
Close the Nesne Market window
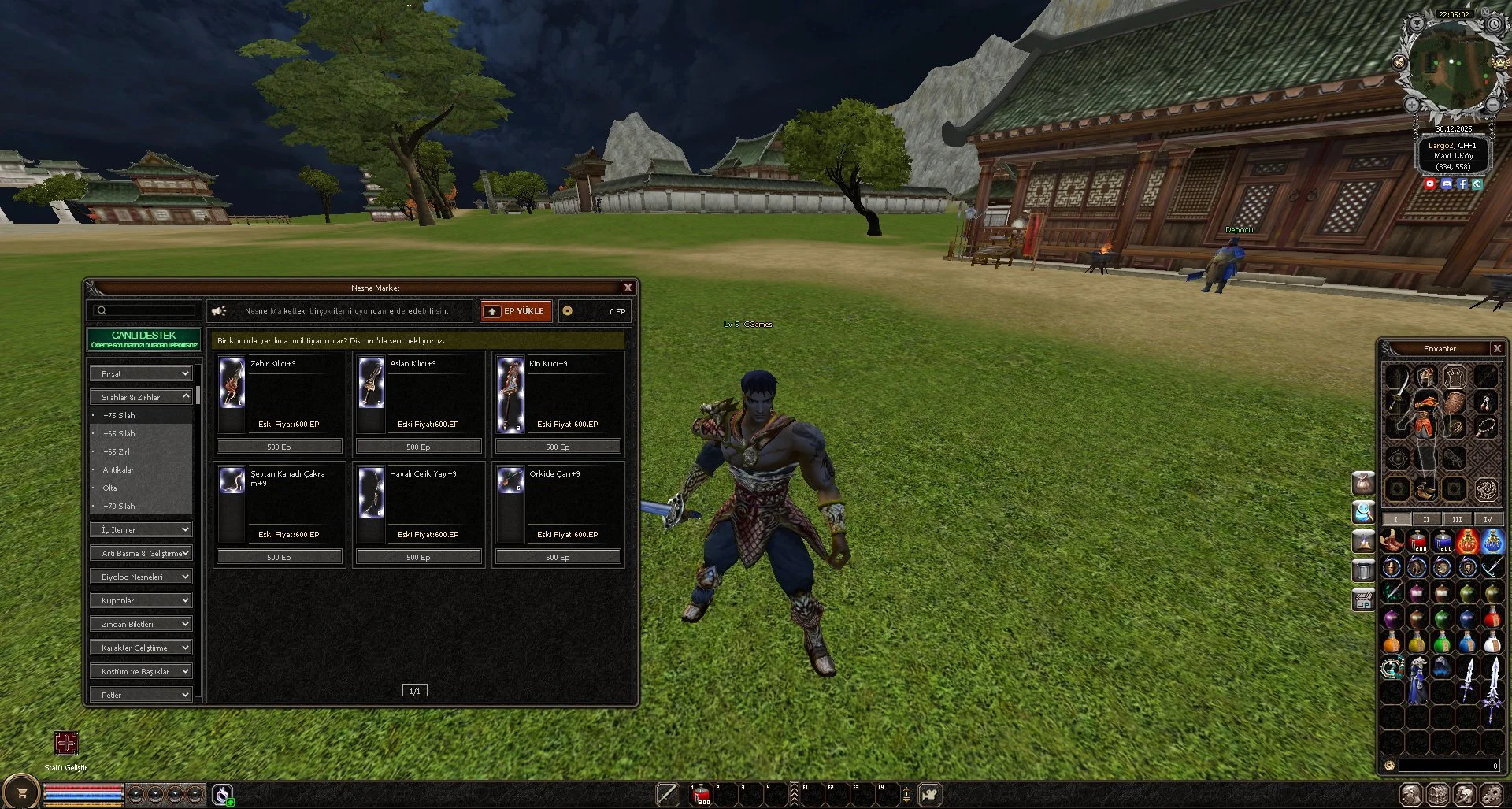628,288
